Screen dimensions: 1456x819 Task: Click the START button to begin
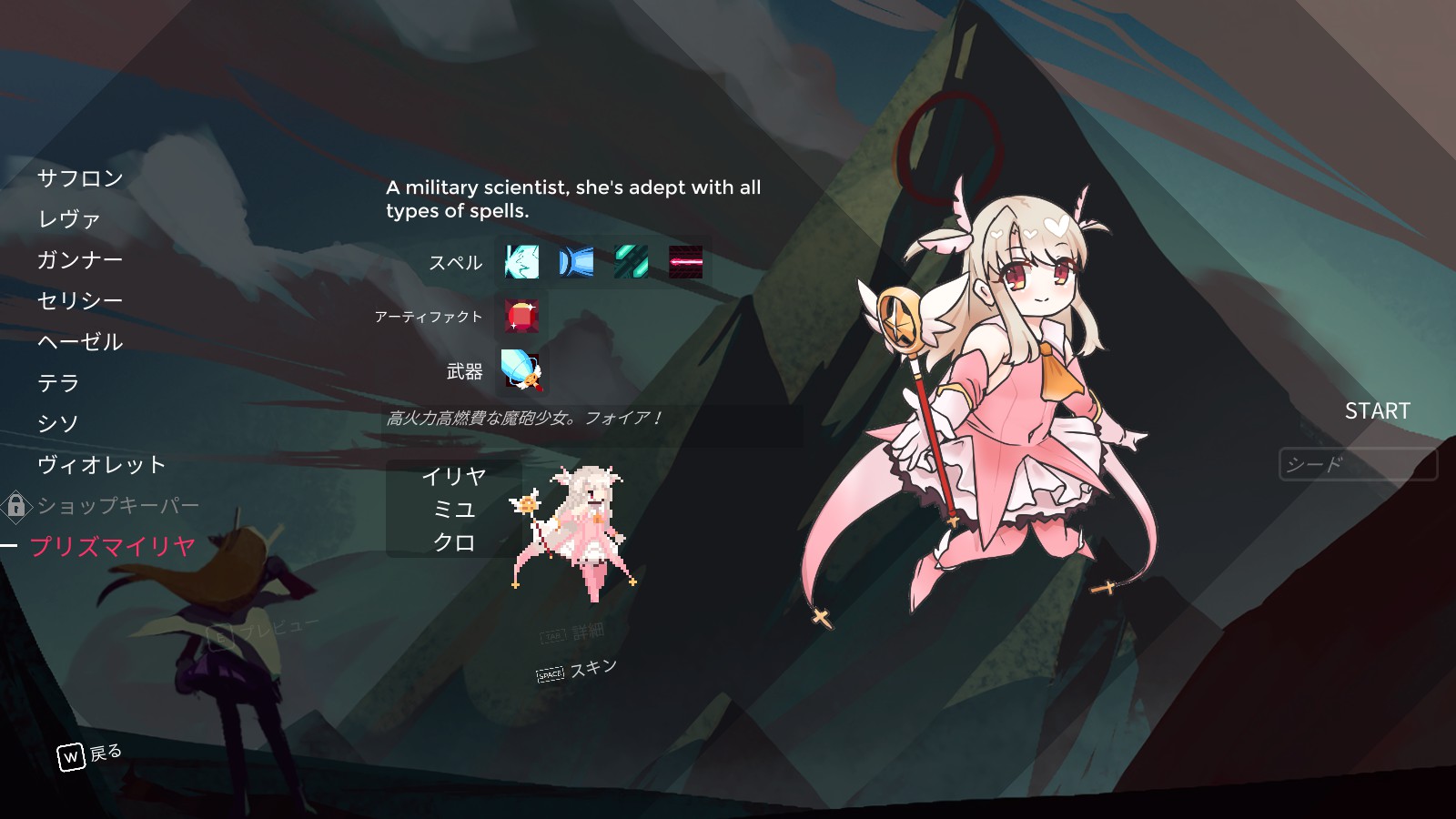[1379, 411]
